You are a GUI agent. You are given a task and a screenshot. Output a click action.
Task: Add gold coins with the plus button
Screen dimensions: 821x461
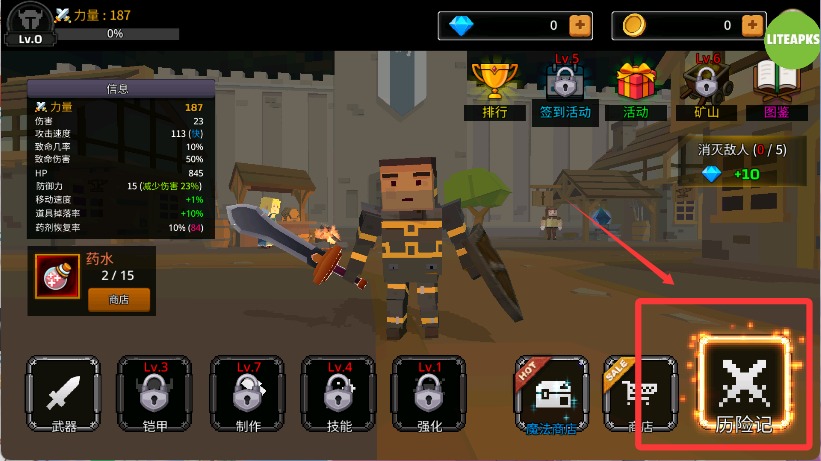click(x=754, y=25)
